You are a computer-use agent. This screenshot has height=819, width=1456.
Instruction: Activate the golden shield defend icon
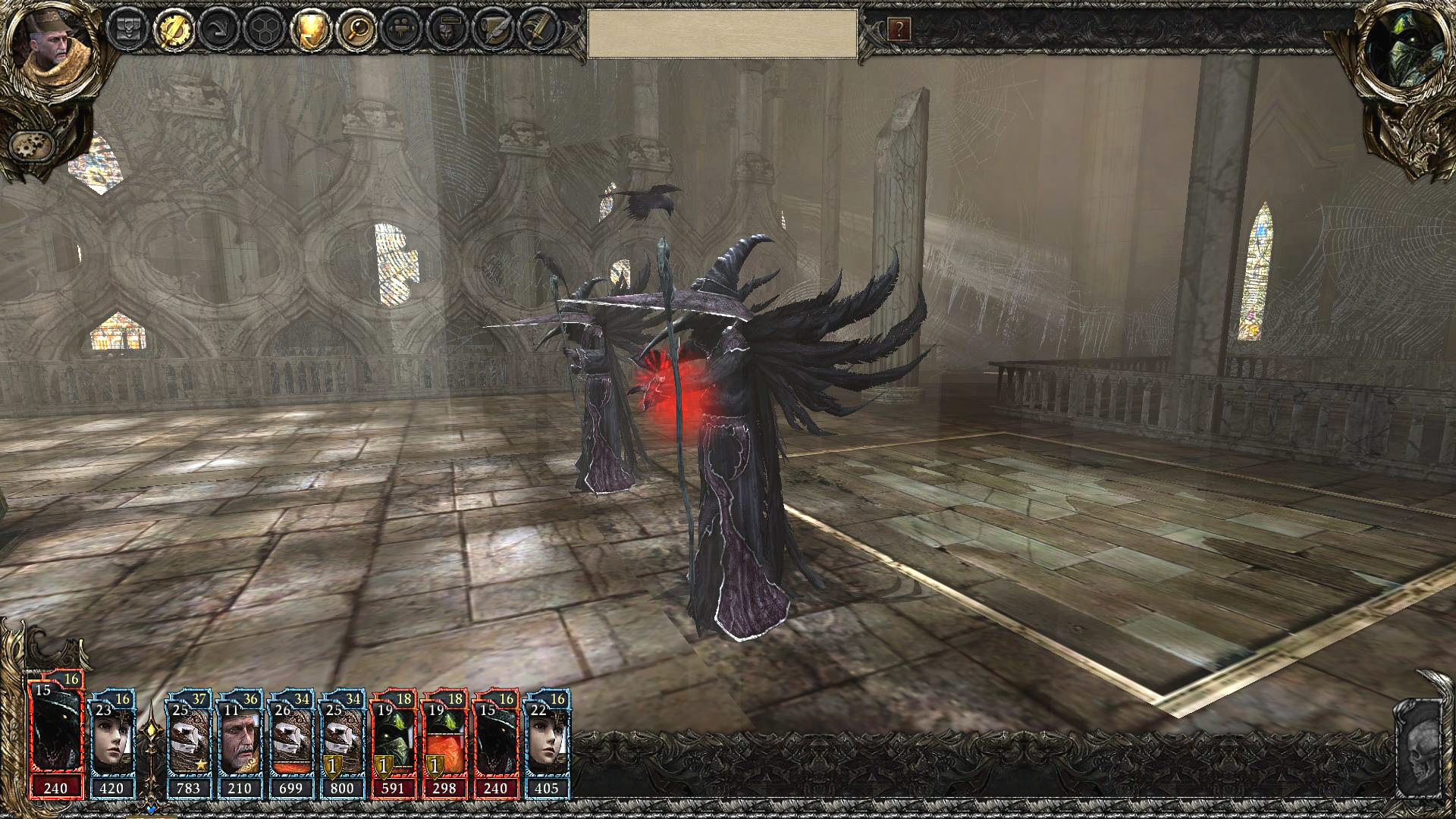coord(310,30)
